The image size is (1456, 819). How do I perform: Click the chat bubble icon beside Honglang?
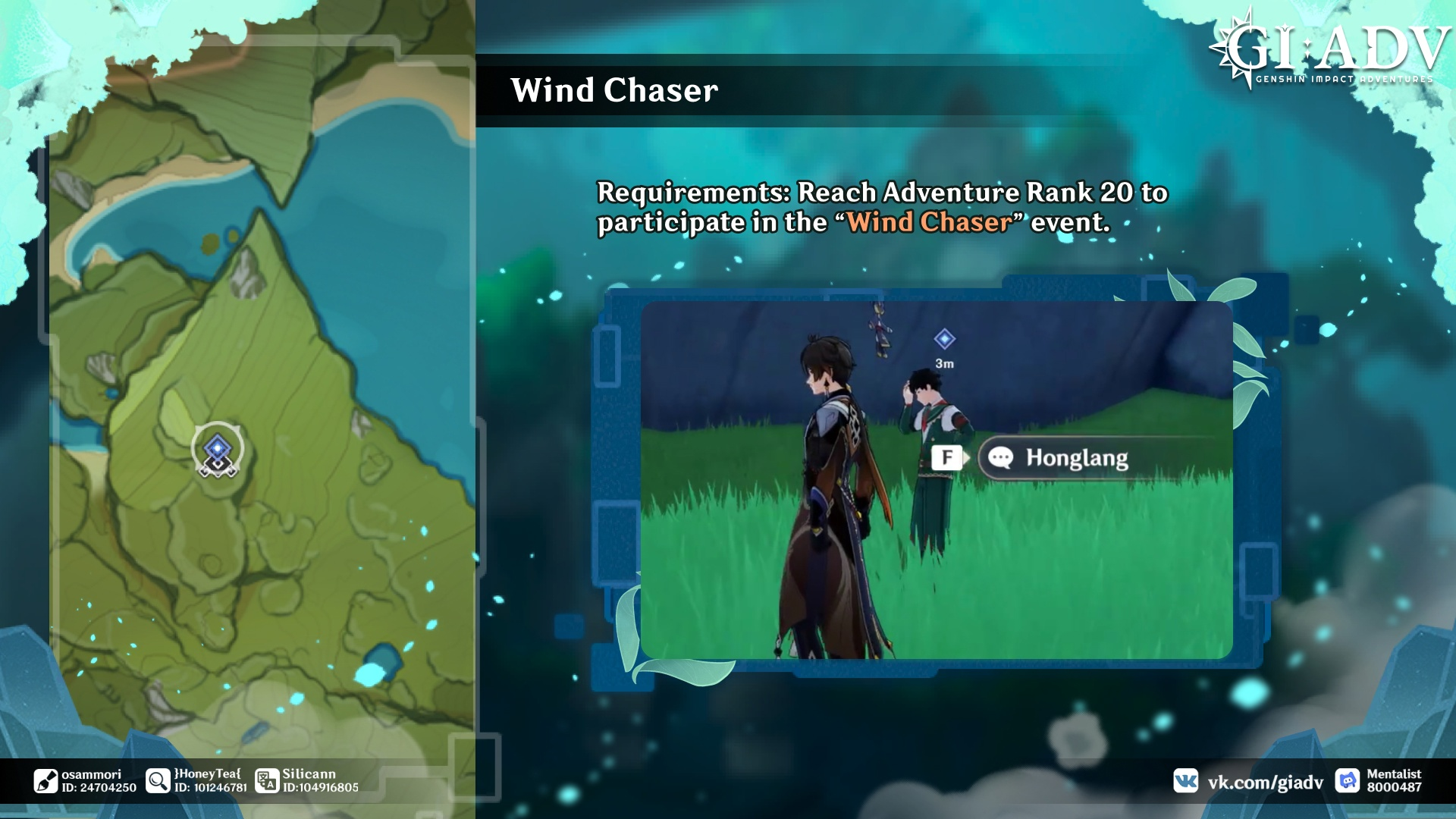pos(1001,457)
